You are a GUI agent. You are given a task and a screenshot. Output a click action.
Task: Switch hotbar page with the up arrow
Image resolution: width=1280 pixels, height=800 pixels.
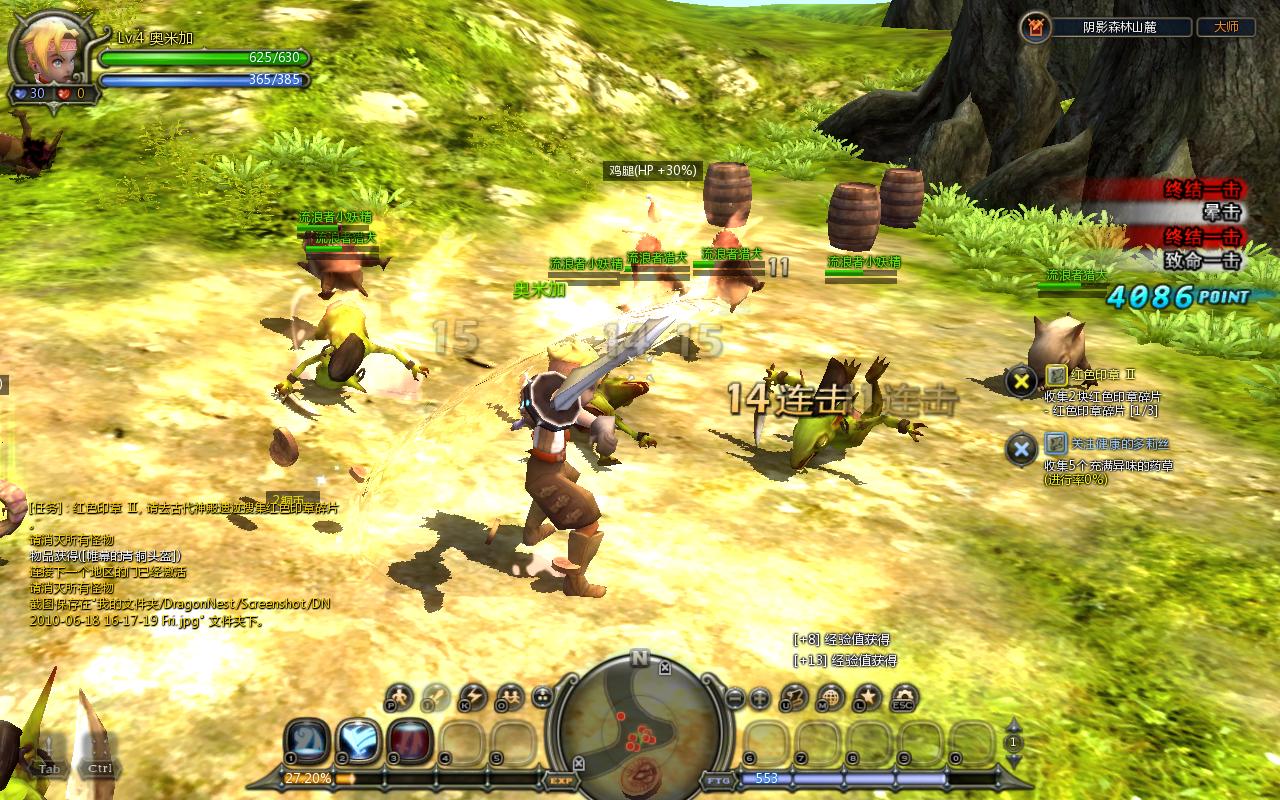(1013, 726)
